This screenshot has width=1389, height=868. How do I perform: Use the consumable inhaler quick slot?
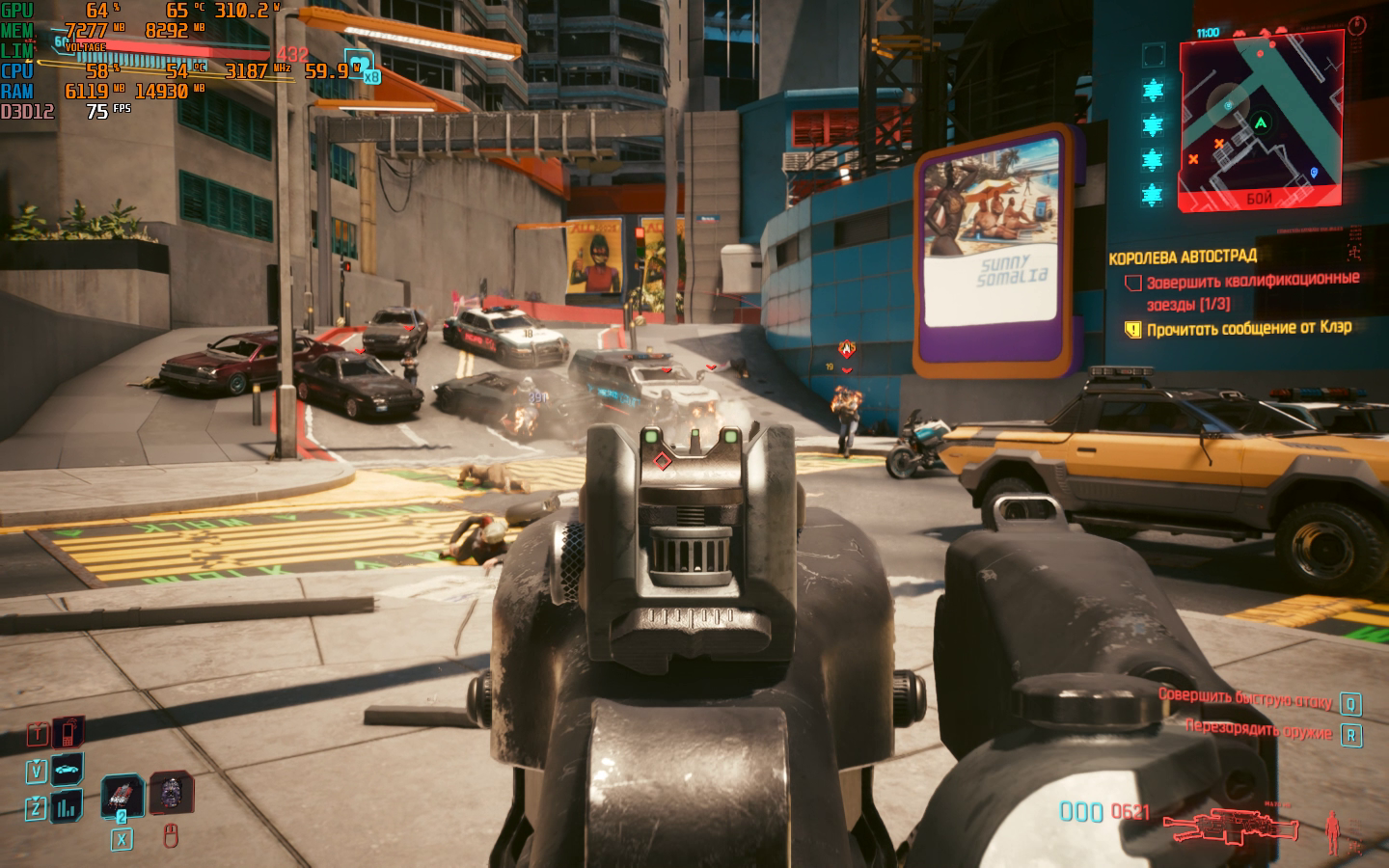click(123, 795)
